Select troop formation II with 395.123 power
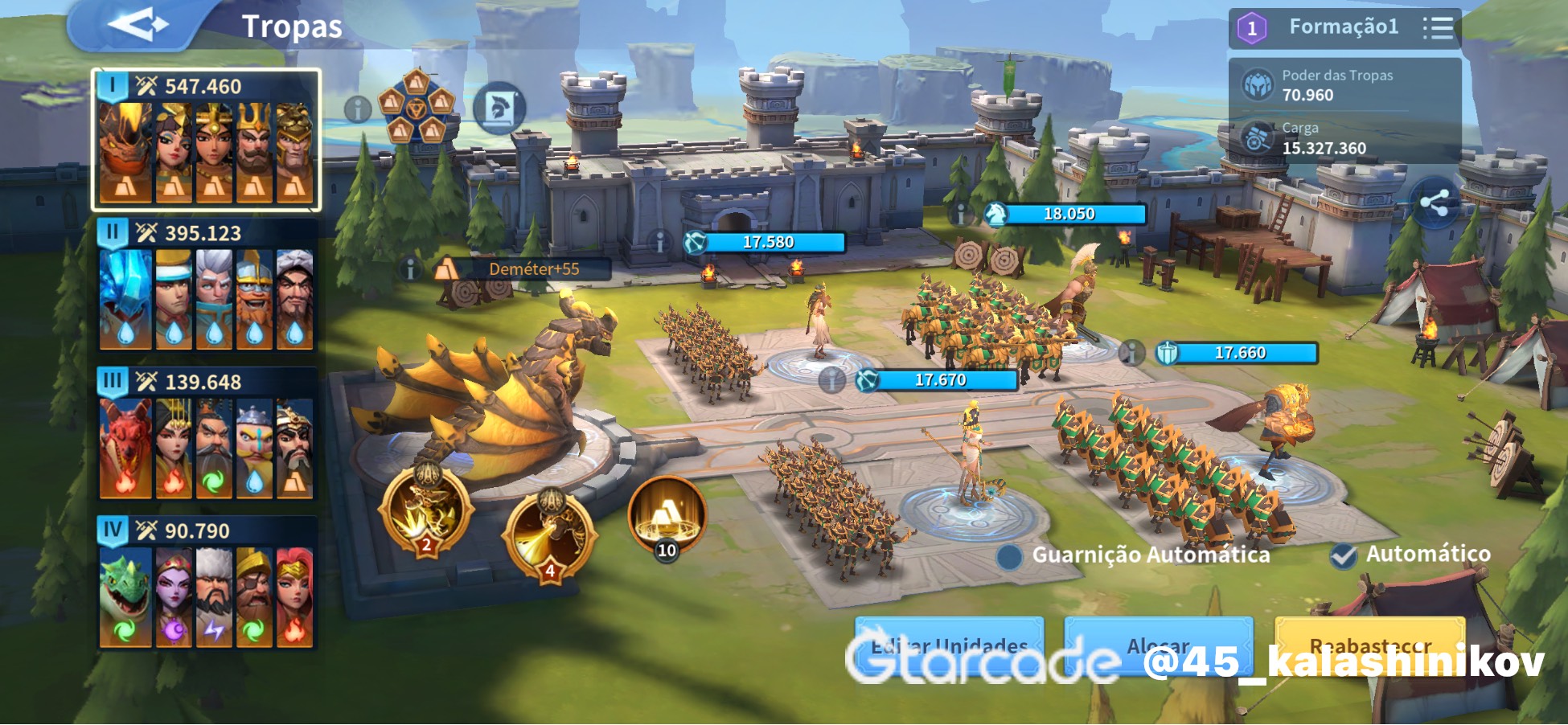The image size is (1568, 725). pyautogui.click(x=206, y=286)
